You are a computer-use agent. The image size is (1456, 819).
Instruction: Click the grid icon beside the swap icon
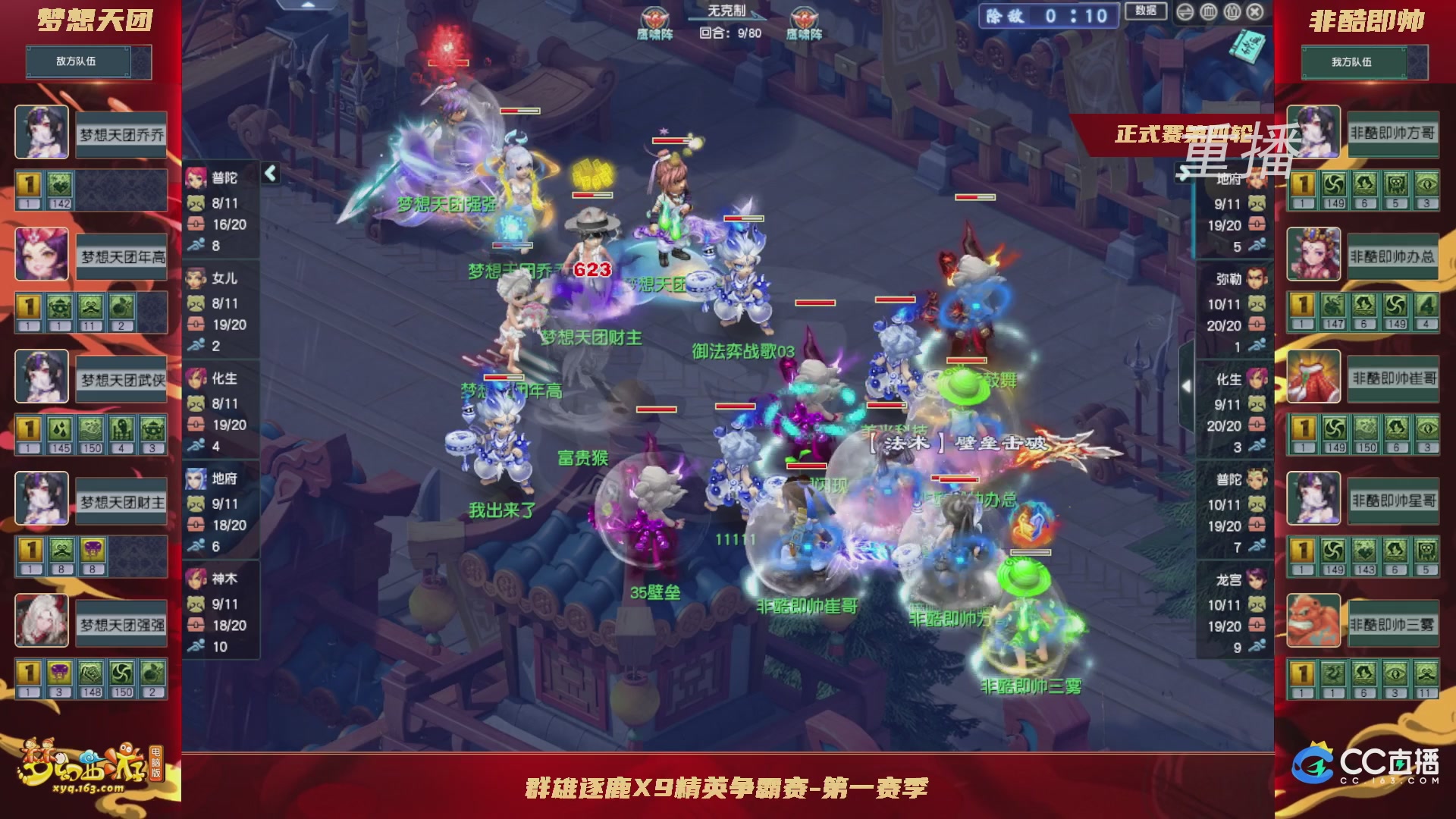click(1208, 11)
